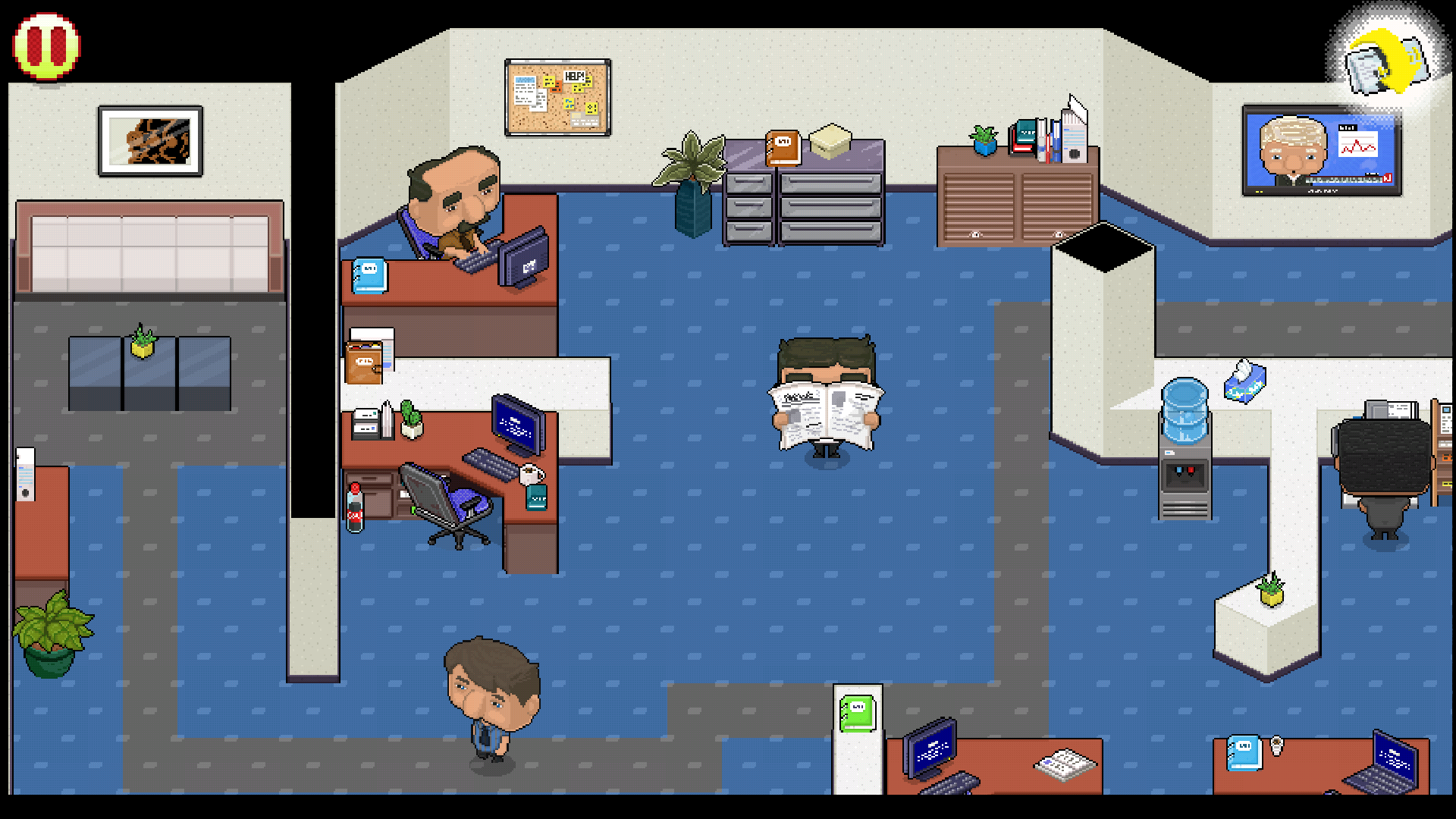Turn on the cubicle's blue-screen monitor
Image resolution: width=1456 pixels, height=819 pixels.
tap(516, 423)
